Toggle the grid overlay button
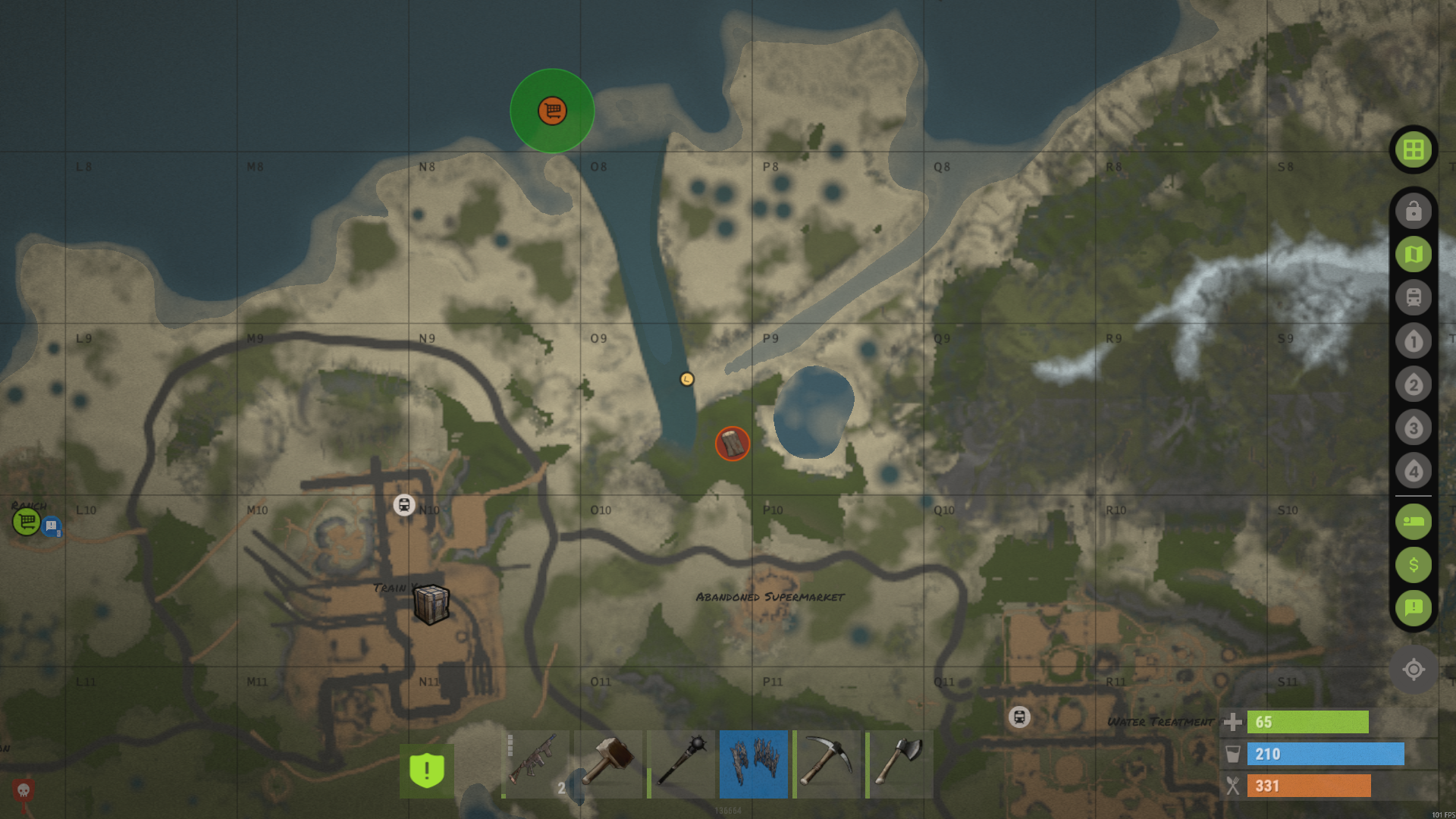Viewport: 1456px width, 819px height. click(x=1413, y=149)
